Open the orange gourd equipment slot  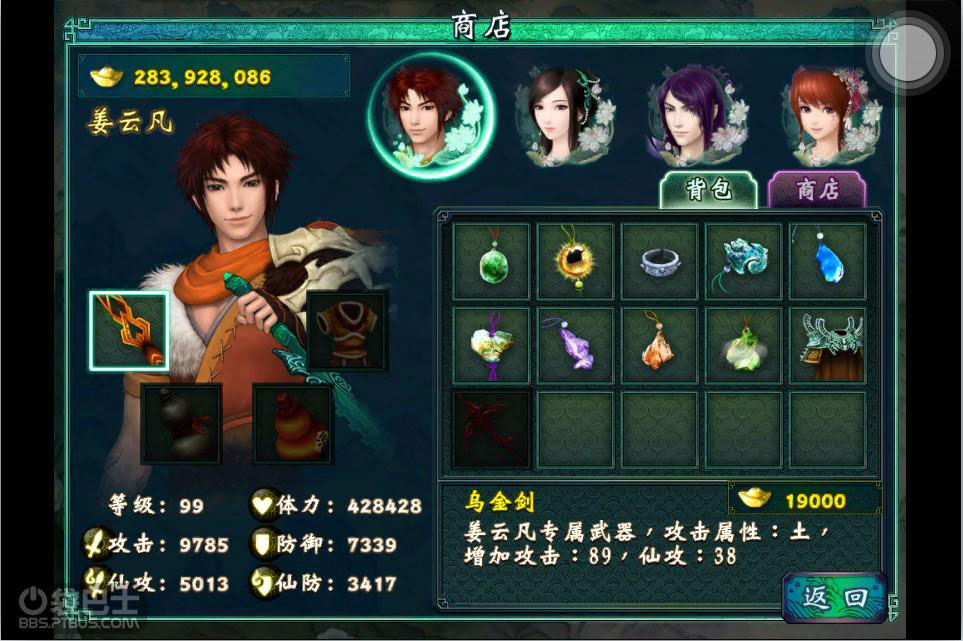[292, 423]
